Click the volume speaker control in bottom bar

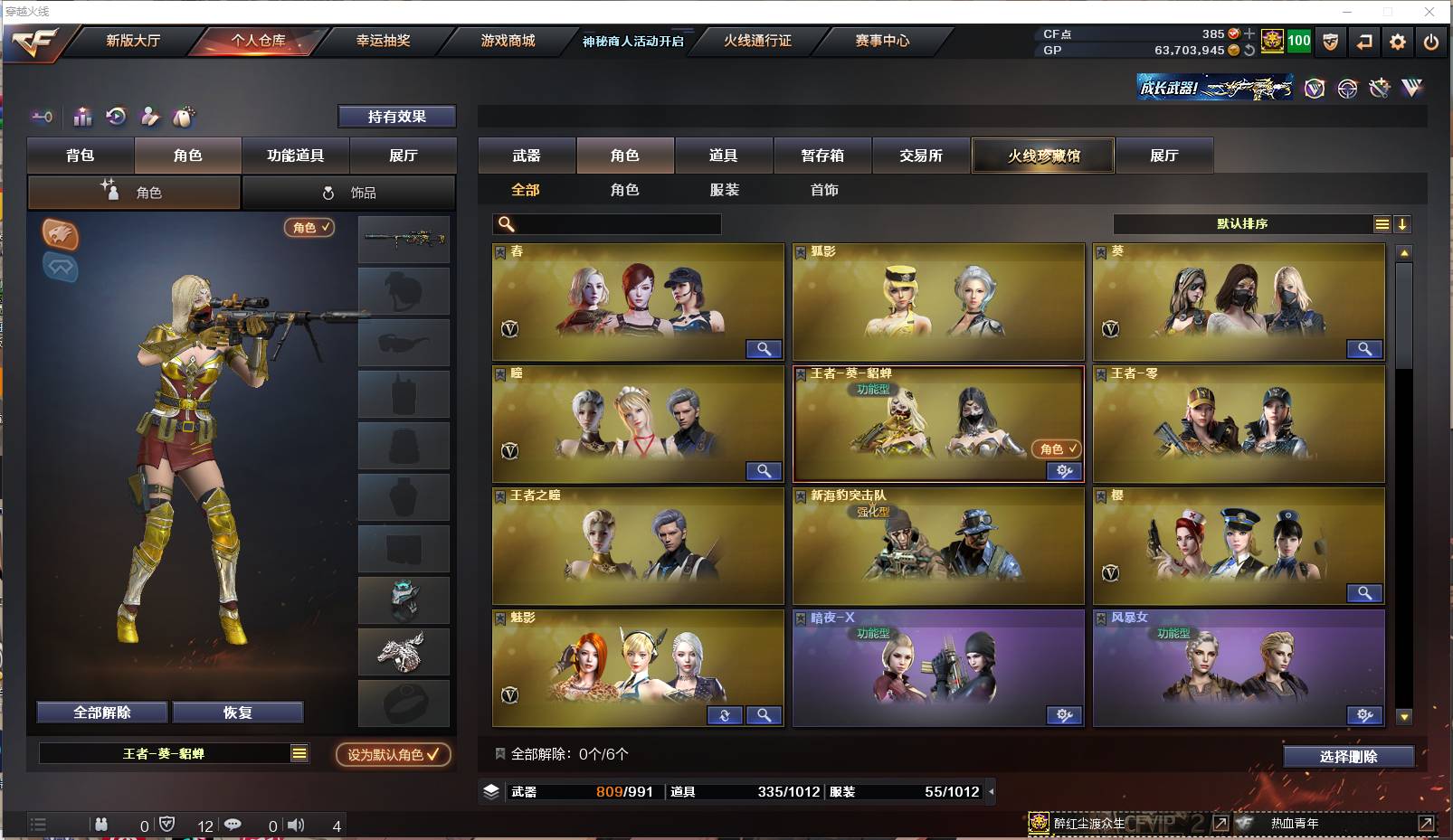point(296,825)
